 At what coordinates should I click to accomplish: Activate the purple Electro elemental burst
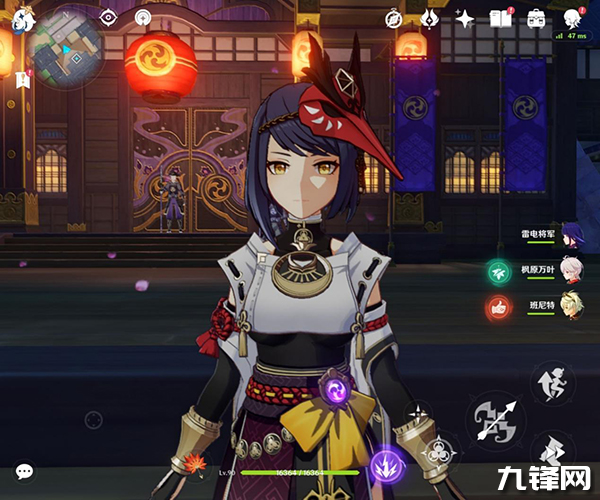pyautogui.click(x=384, y=465)
